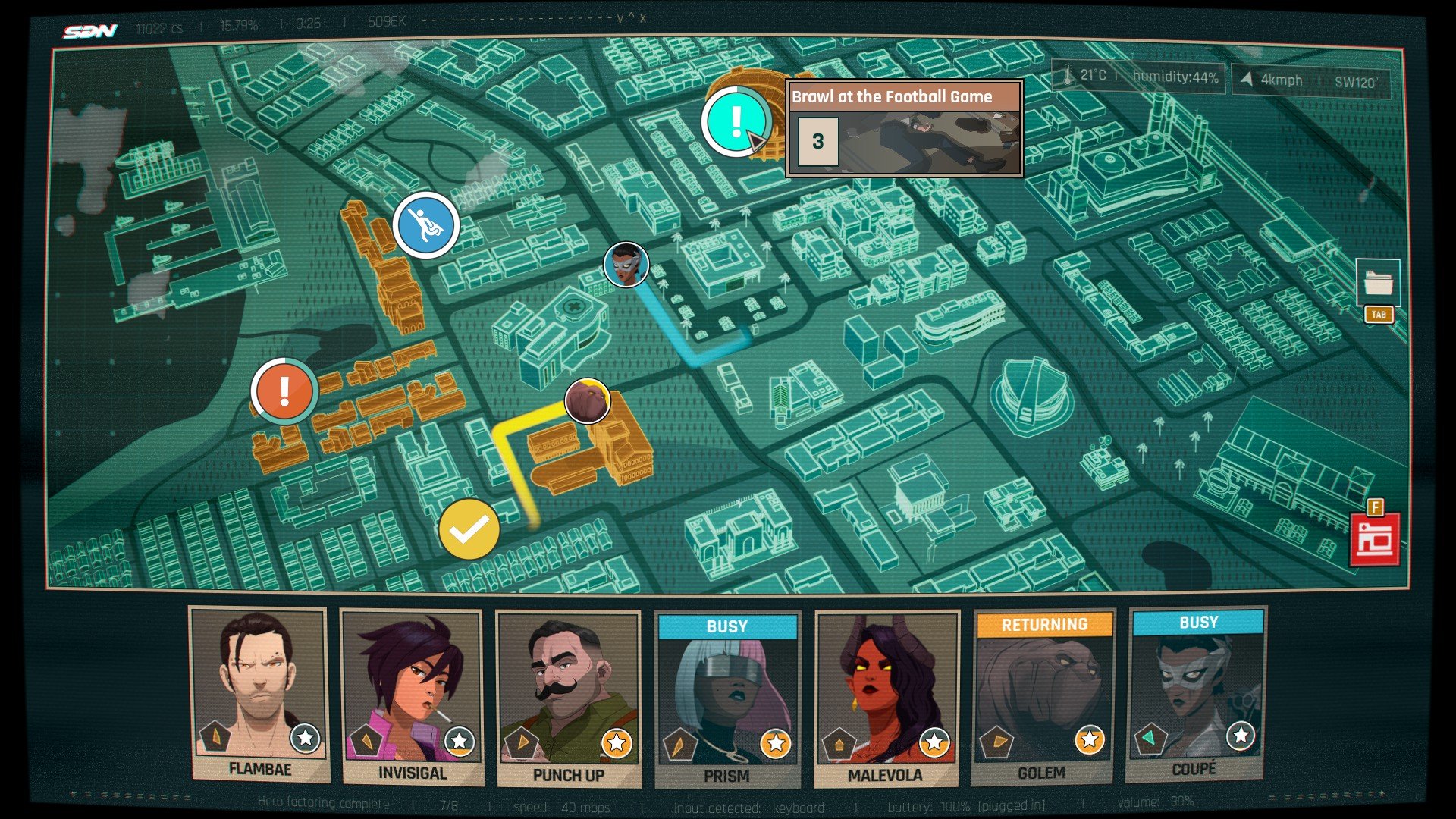This screenshot has width=1456, height=819.
Task: Pick the Punch Up hero card
Action: point(568,698)
